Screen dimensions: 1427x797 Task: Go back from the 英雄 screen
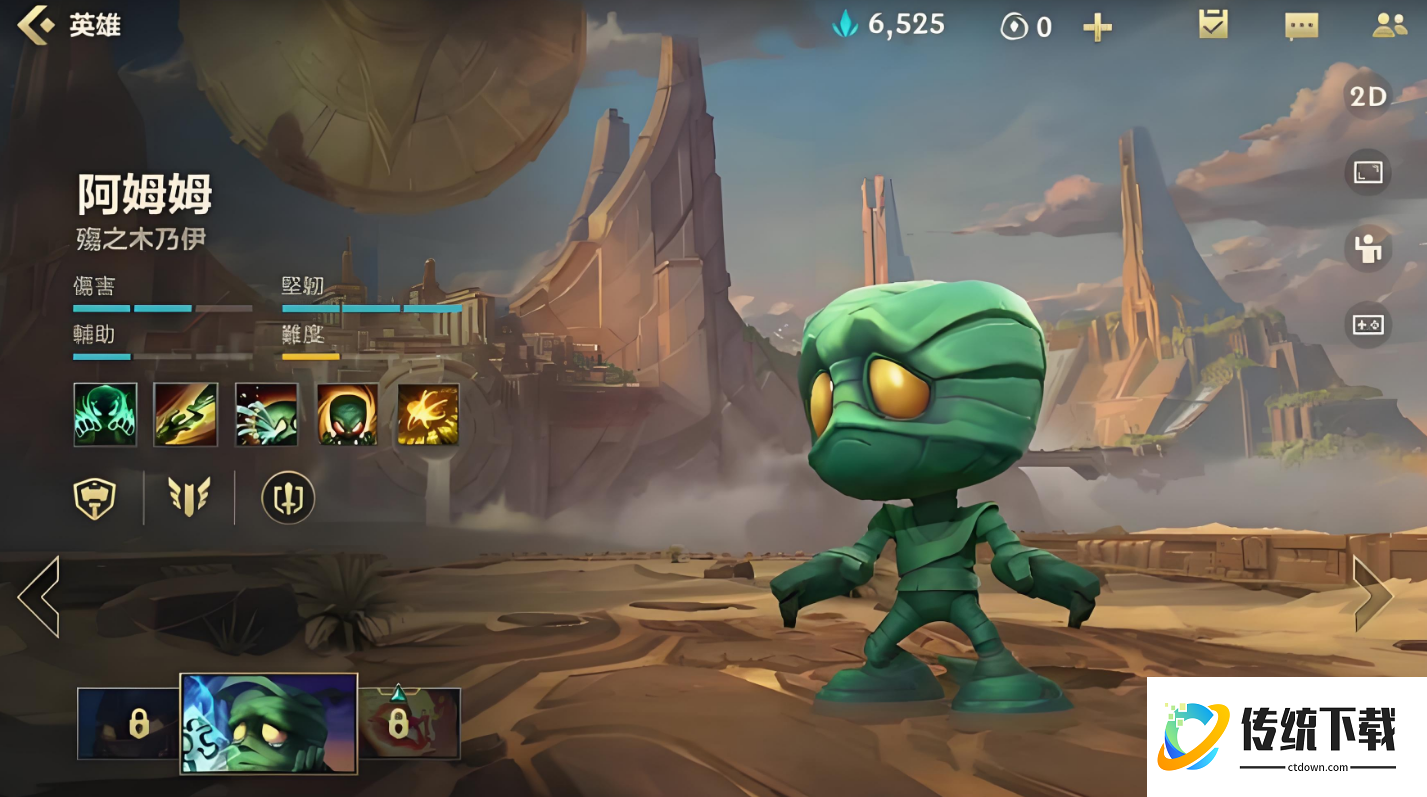(x=36, y=25)
